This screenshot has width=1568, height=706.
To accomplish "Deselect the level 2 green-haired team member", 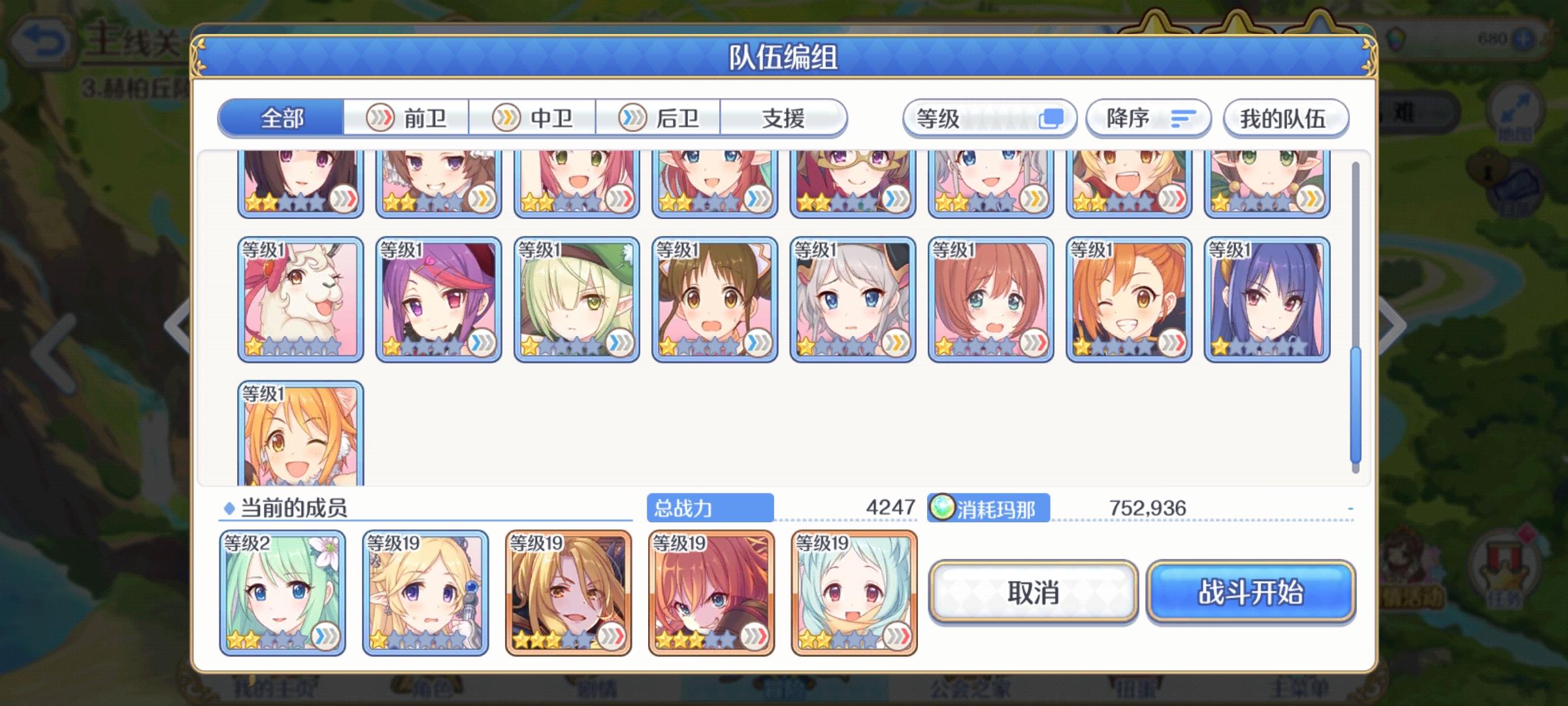I will [282, 592].
